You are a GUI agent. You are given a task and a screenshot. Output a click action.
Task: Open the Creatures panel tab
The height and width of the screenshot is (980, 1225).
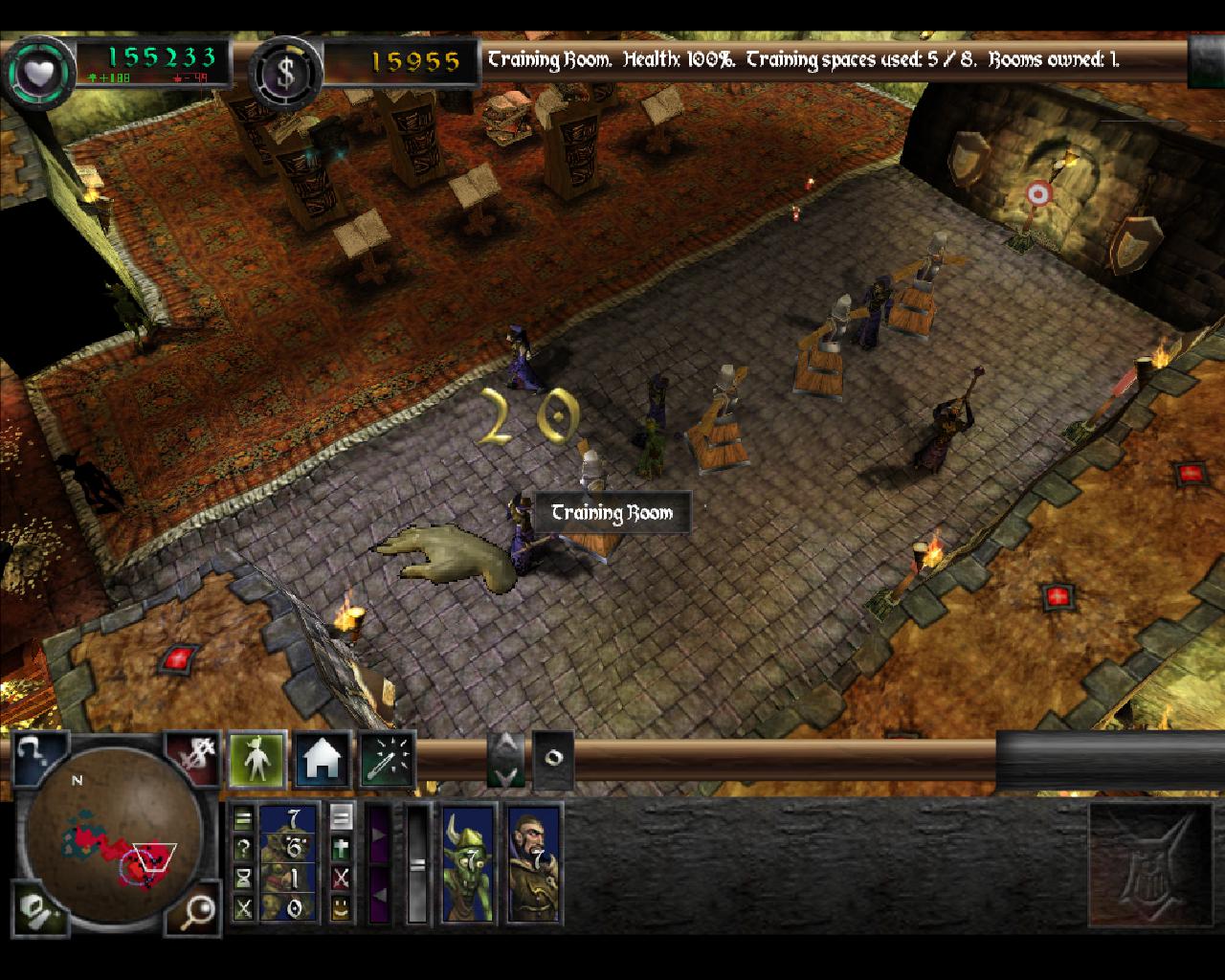click(x=257, y=761)
